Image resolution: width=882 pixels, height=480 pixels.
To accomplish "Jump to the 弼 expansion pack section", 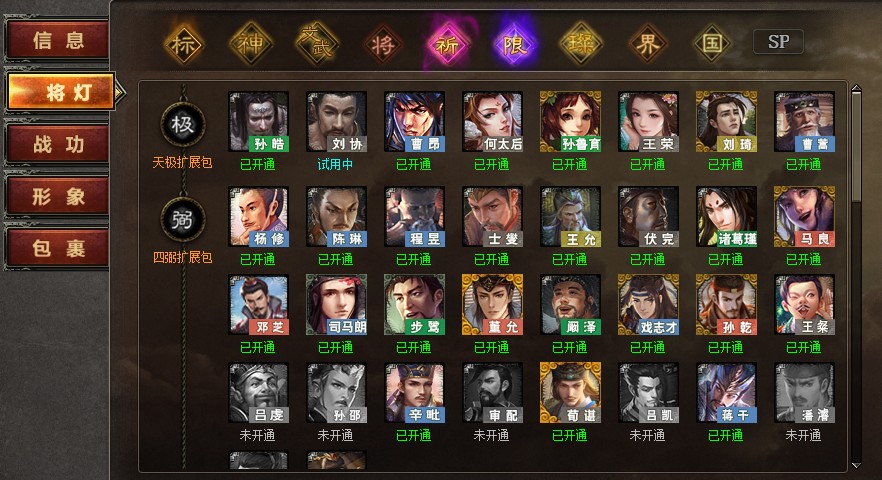I will 183,218.
